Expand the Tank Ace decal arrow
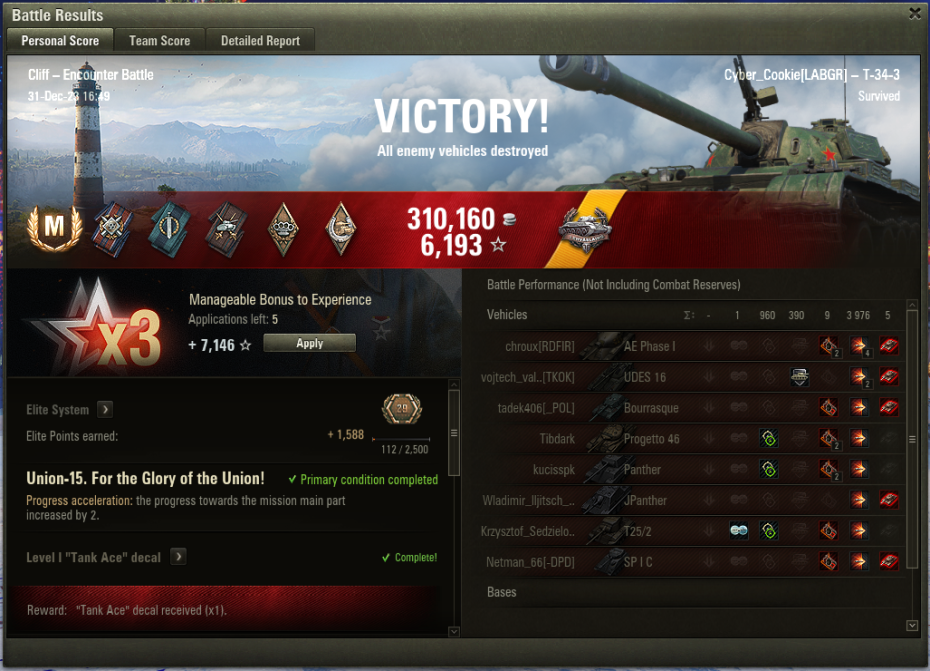This screenshot has width=930, height=671. (x=178, y=557)
